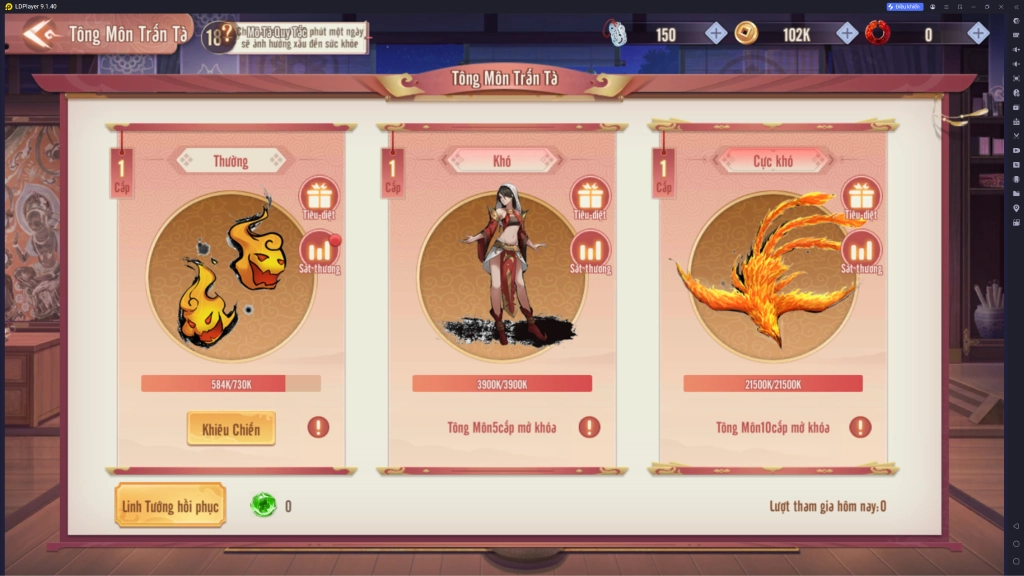Add more red ring currency

(x=978, y=34)
